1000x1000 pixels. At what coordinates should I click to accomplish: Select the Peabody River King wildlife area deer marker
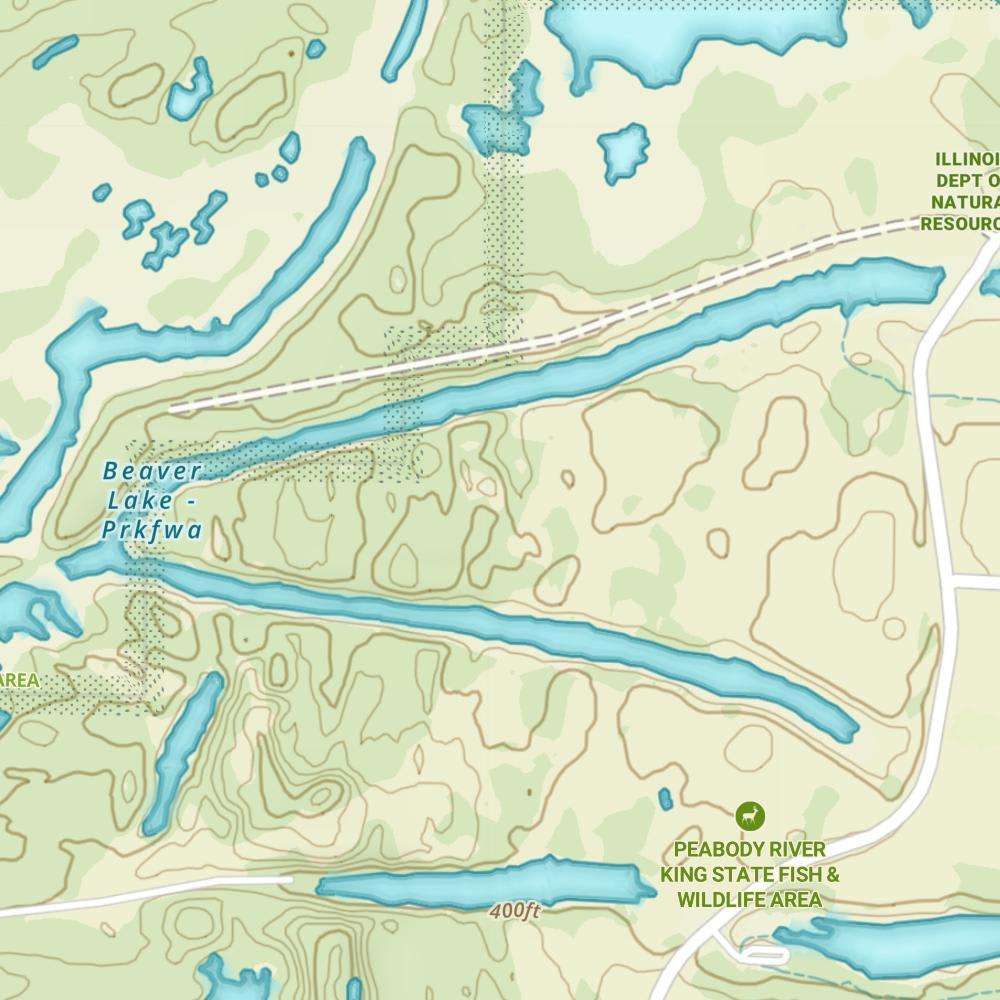tap(749, 816)
